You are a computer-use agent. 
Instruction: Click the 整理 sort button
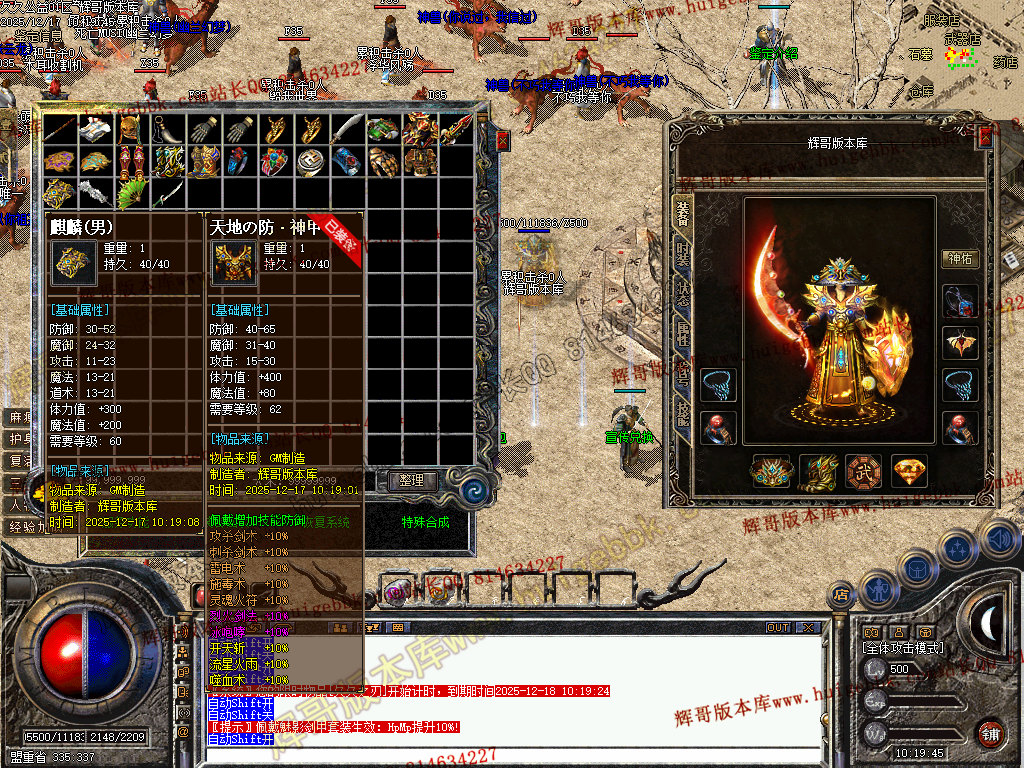point(411,480)
